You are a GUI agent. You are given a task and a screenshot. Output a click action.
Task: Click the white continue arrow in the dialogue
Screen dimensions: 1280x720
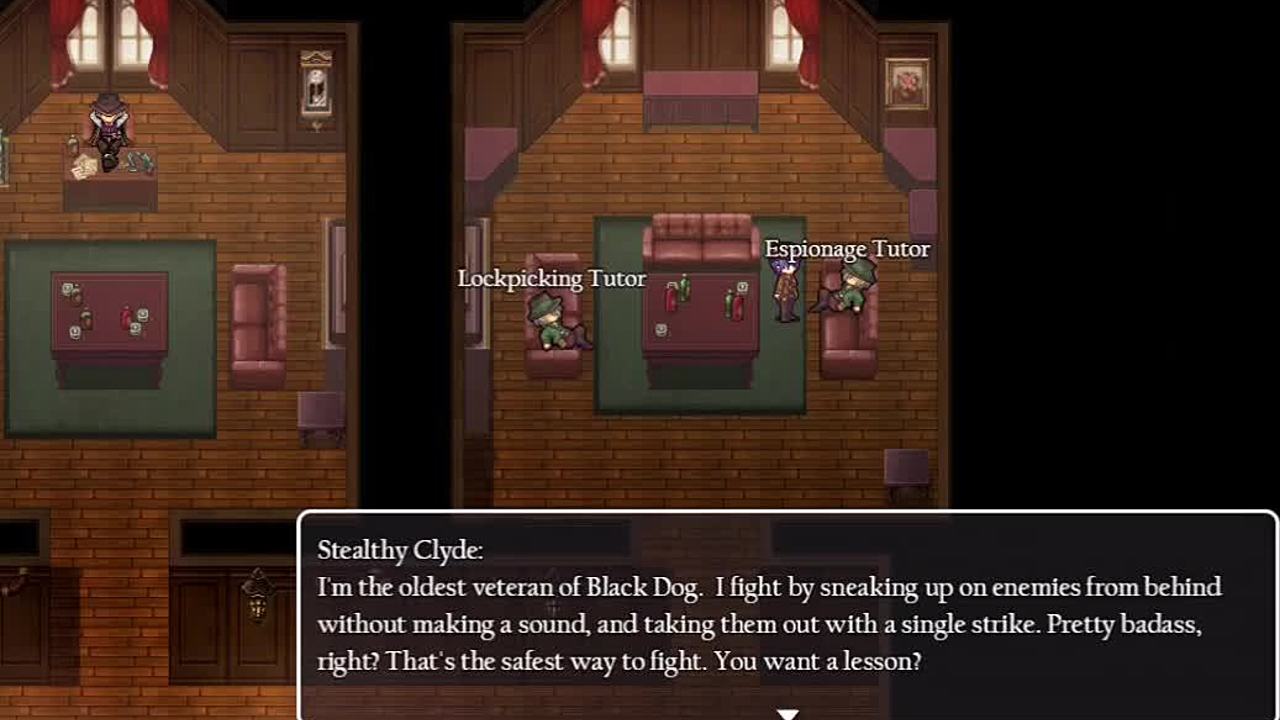point(788,714)
